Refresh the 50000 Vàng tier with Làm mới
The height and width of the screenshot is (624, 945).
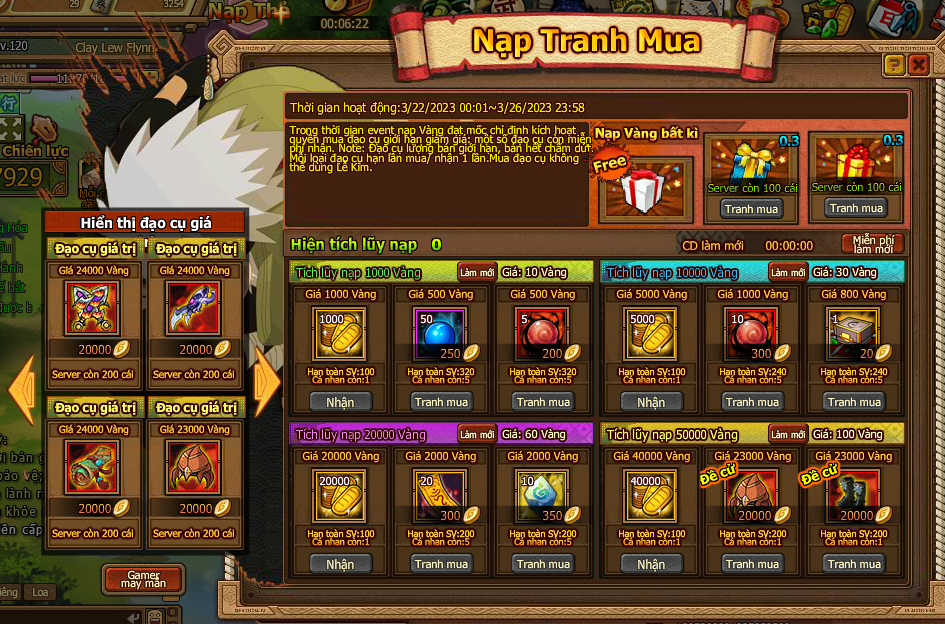[x=788, y=434]
